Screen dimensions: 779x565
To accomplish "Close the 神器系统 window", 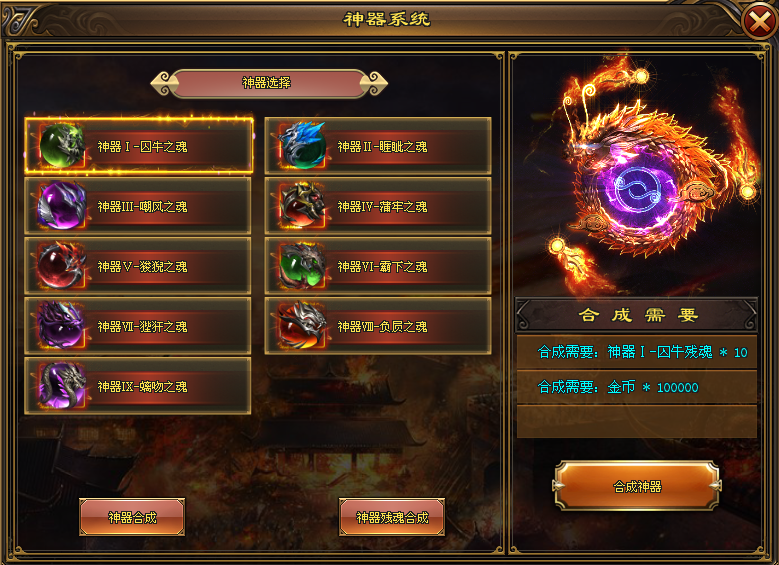I will pyautogui.click(x=757, y=22).
